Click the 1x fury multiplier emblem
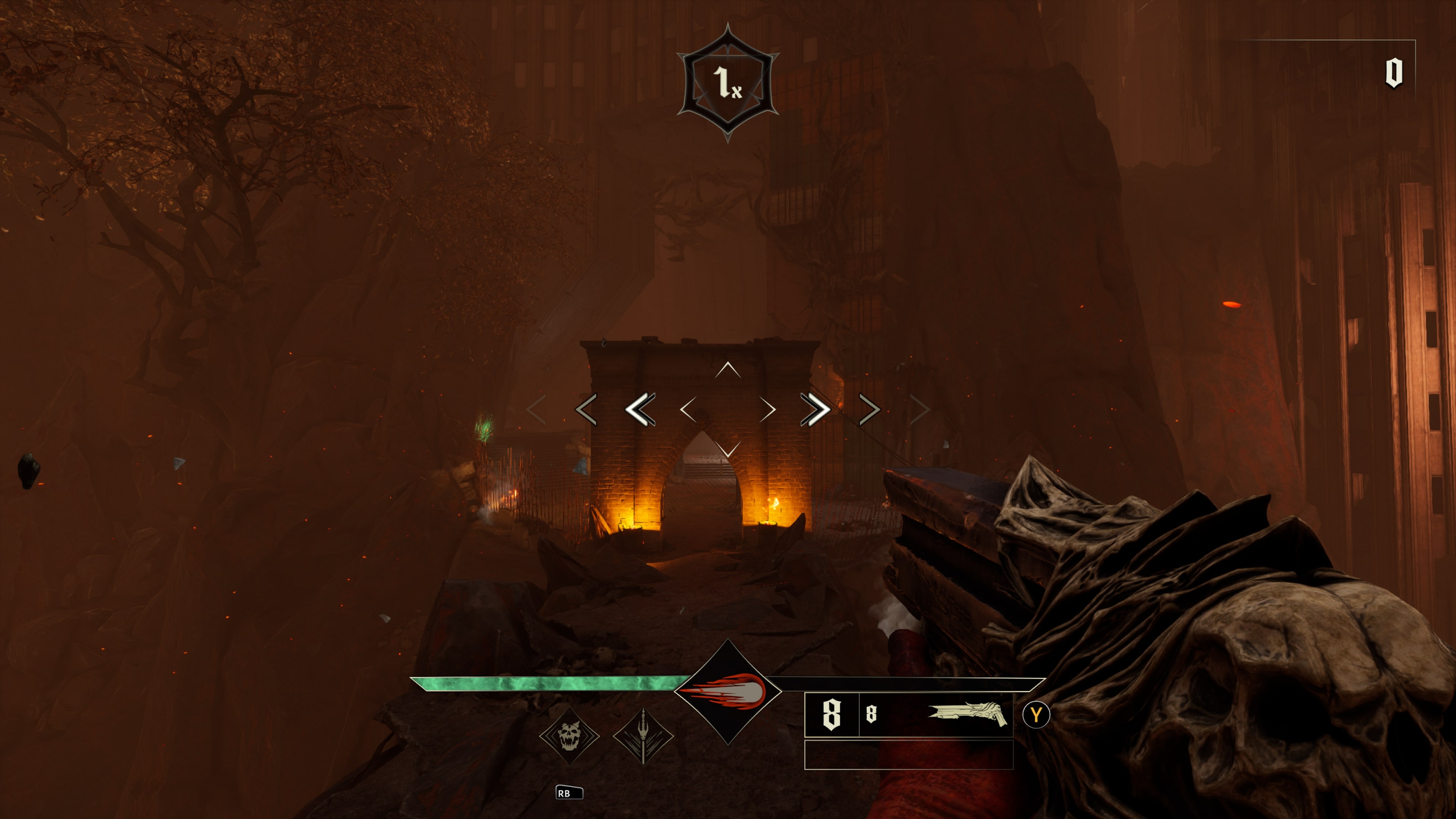The image size is (1456, 819). 728,83
